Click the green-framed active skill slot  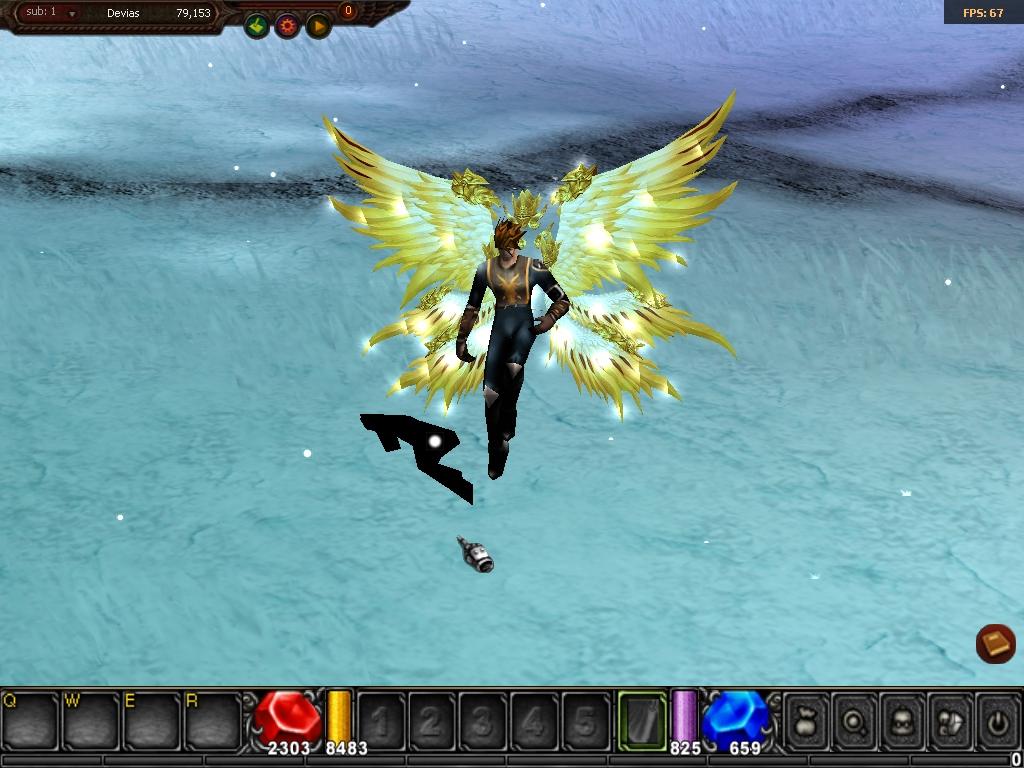642,720
